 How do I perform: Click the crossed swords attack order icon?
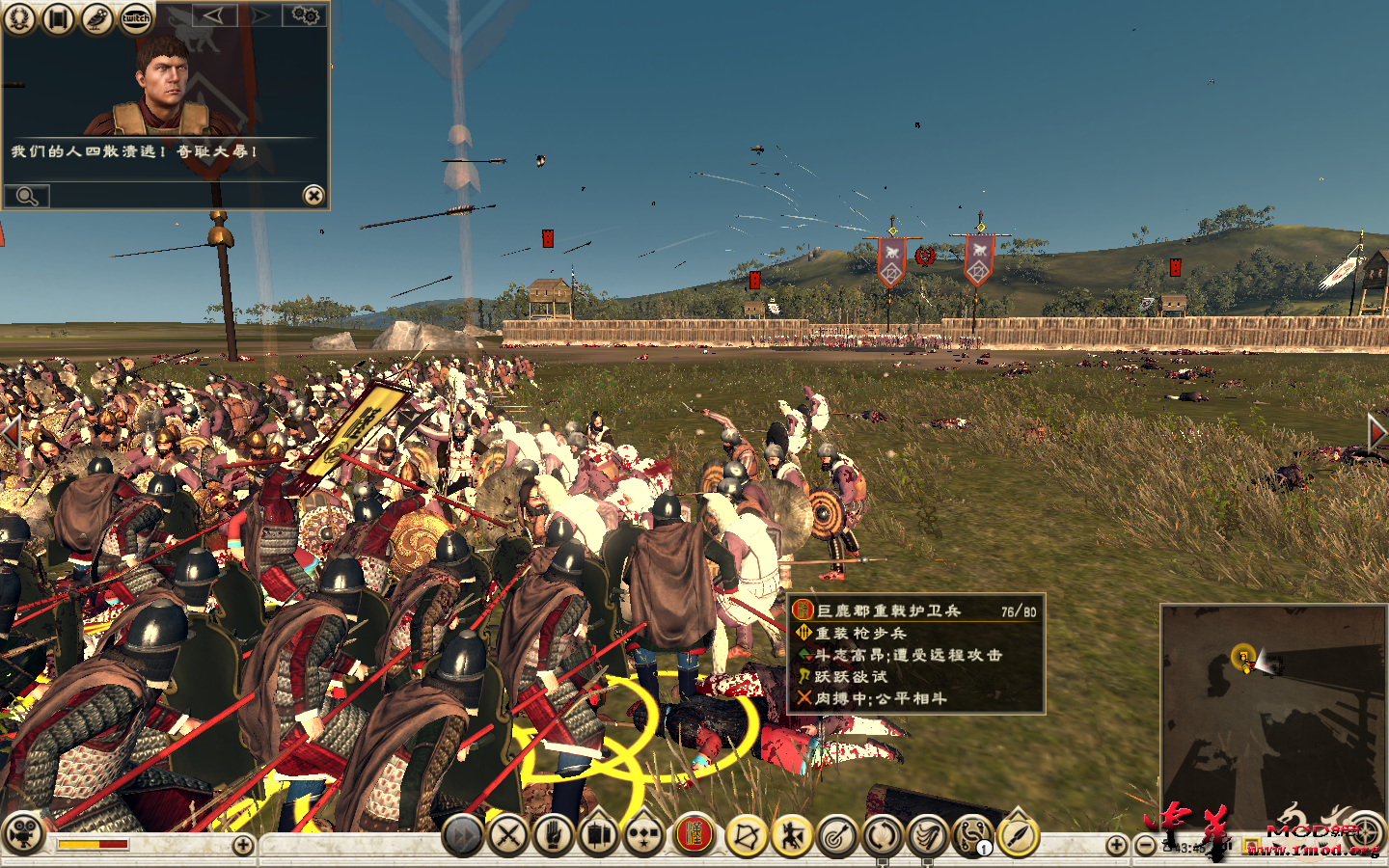pos(508,834)
